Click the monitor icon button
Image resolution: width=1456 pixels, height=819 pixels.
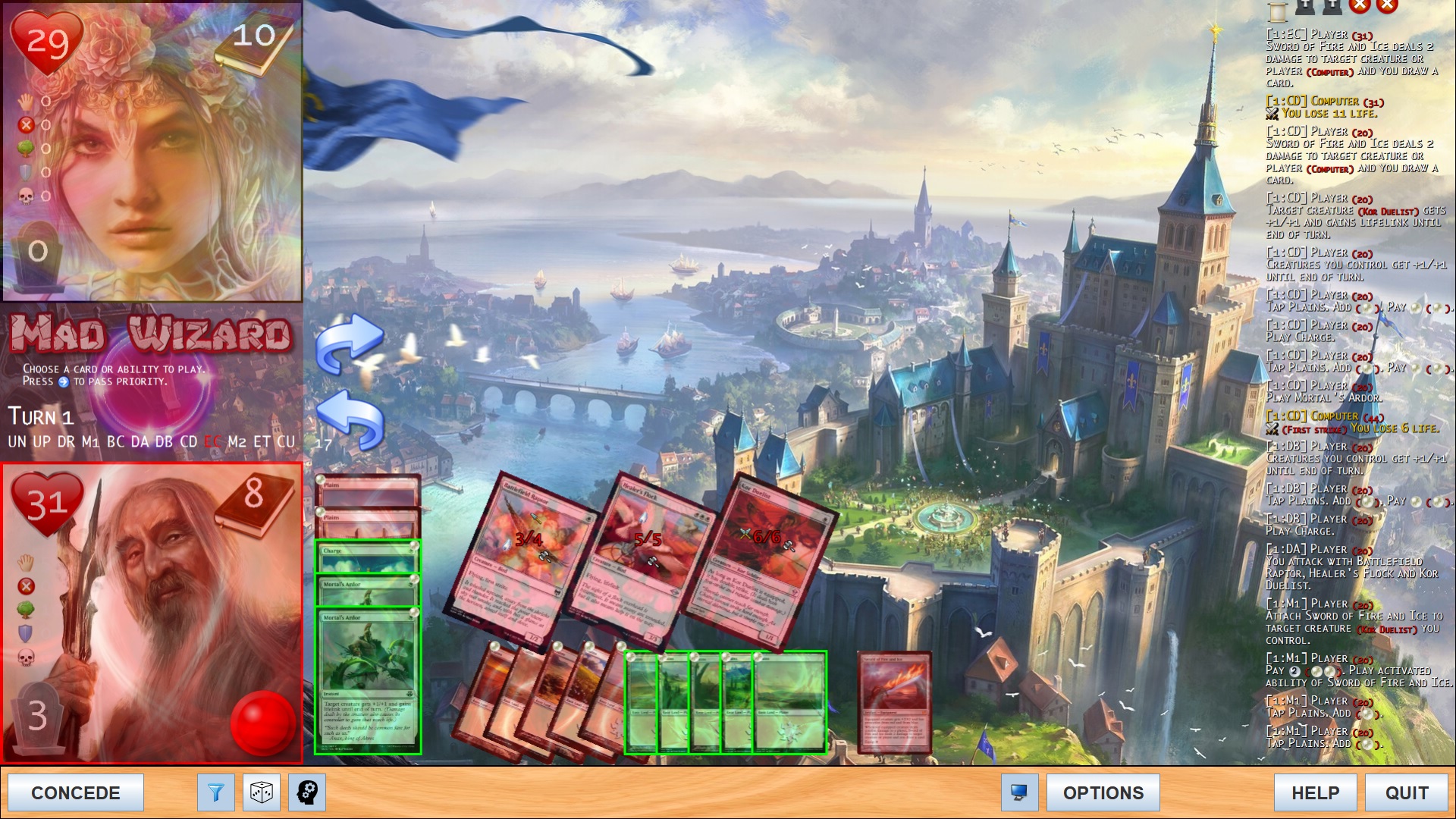(1019, 792)
